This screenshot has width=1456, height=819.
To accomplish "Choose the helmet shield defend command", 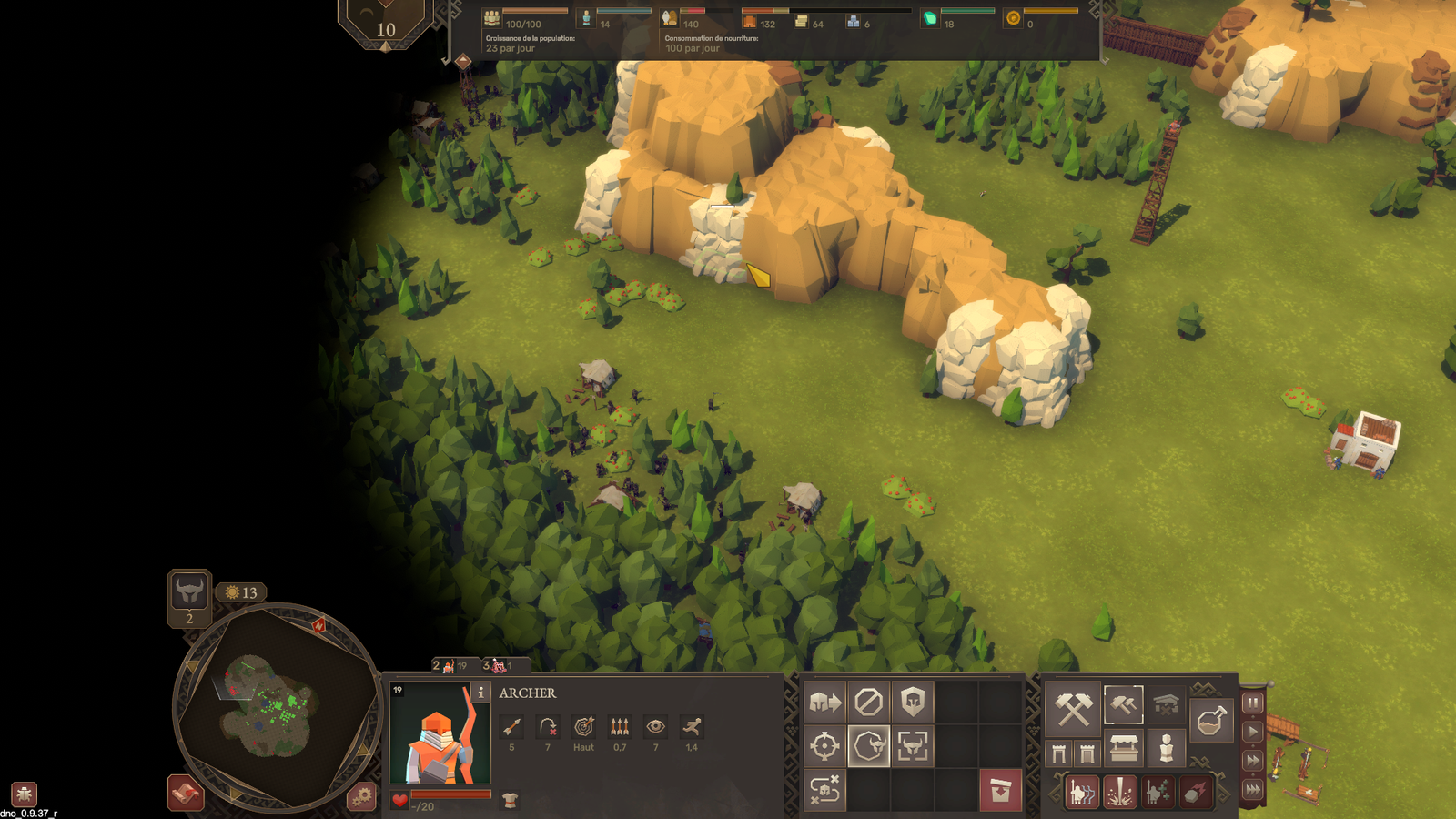I will (x=913, y=703).
